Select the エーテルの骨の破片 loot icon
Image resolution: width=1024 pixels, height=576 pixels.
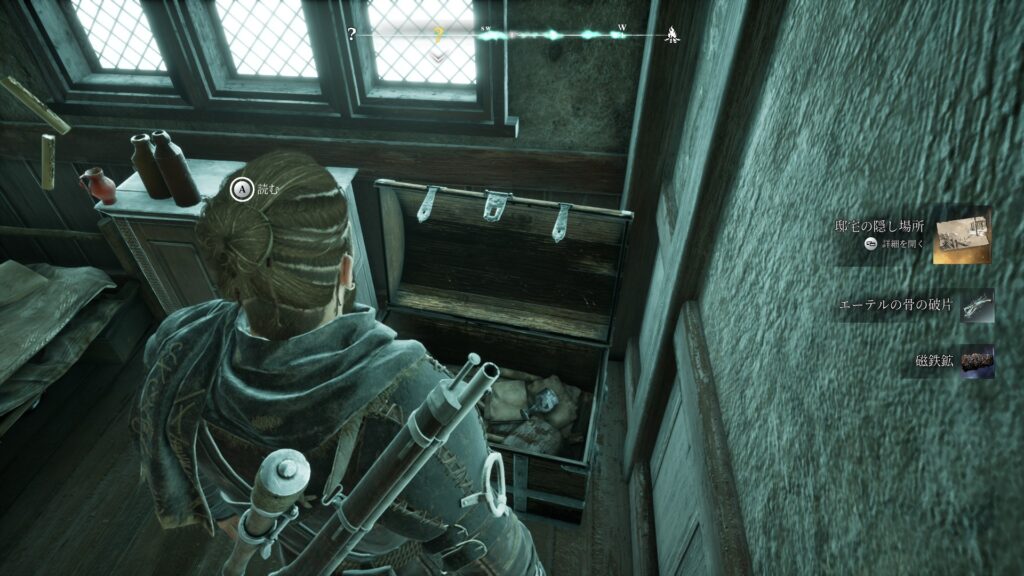pos(976,307)
